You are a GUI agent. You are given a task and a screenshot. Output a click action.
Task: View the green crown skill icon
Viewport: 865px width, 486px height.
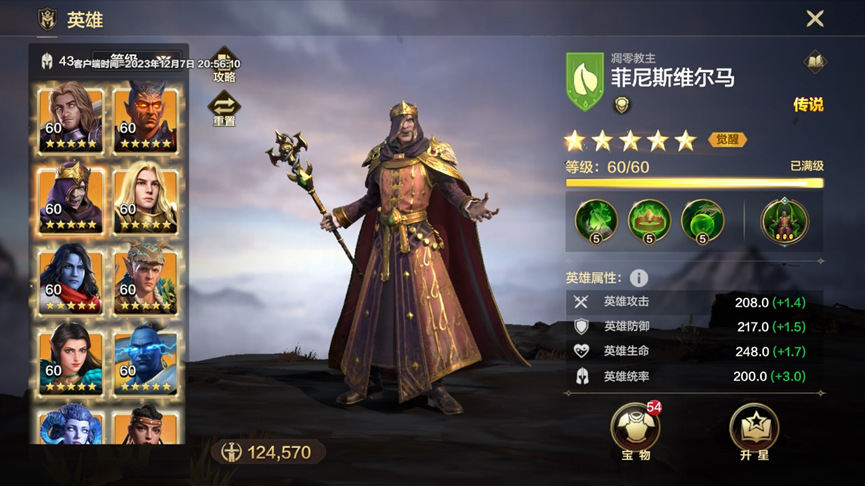(649, 220)
